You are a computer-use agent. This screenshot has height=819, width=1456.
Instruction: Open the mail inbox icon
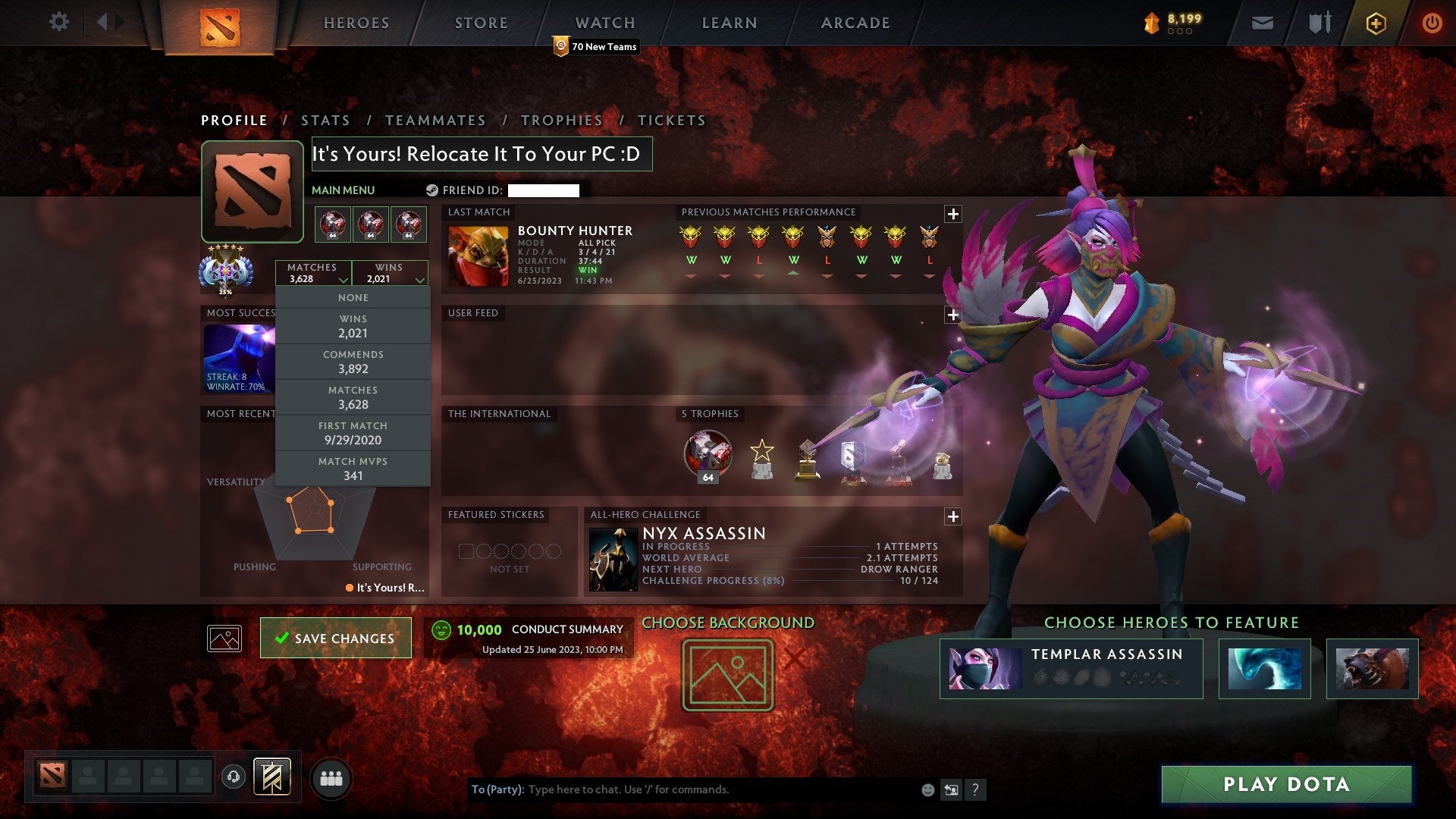[x=1262, y=23]
